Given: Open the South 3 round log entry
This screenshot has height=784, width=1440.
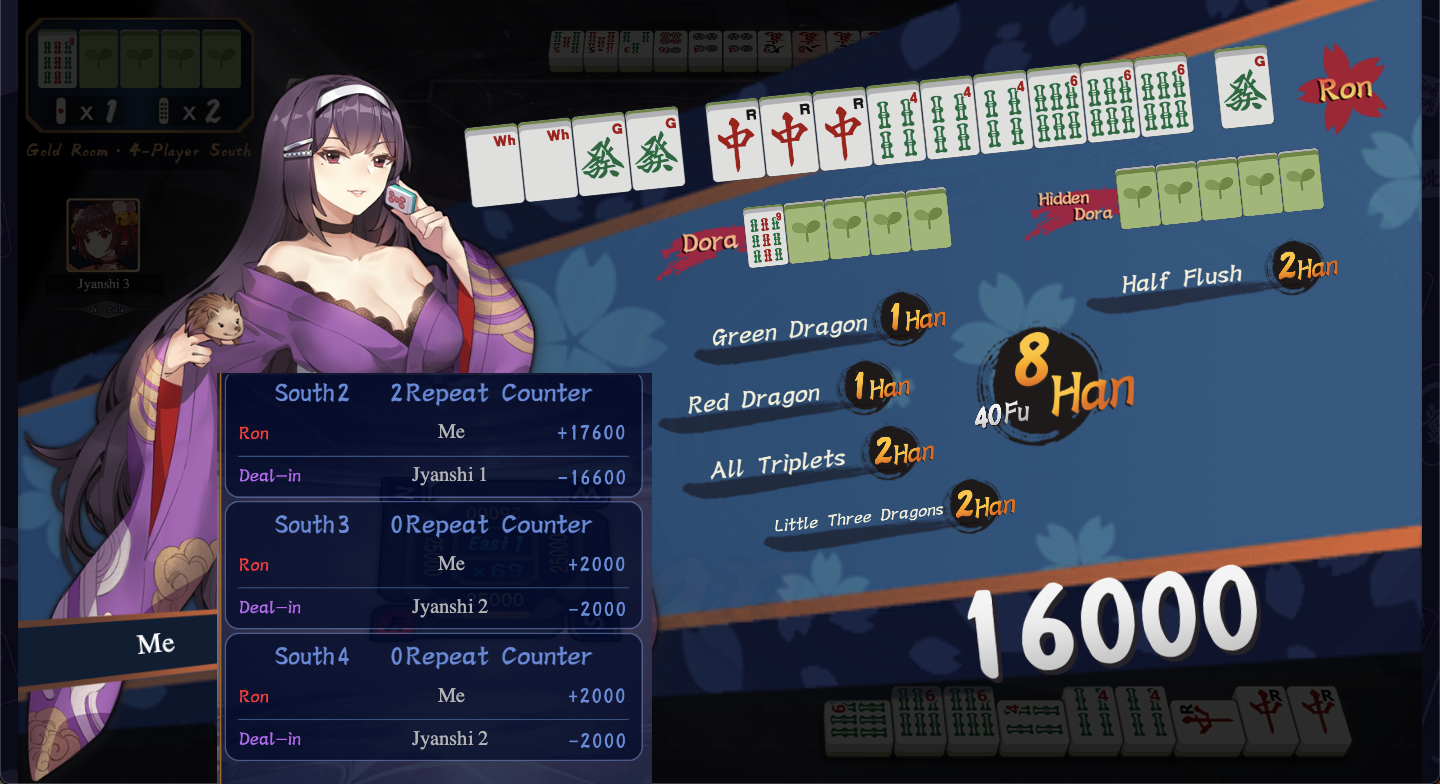Looking at the screenshot, I should tap(433, 565).
